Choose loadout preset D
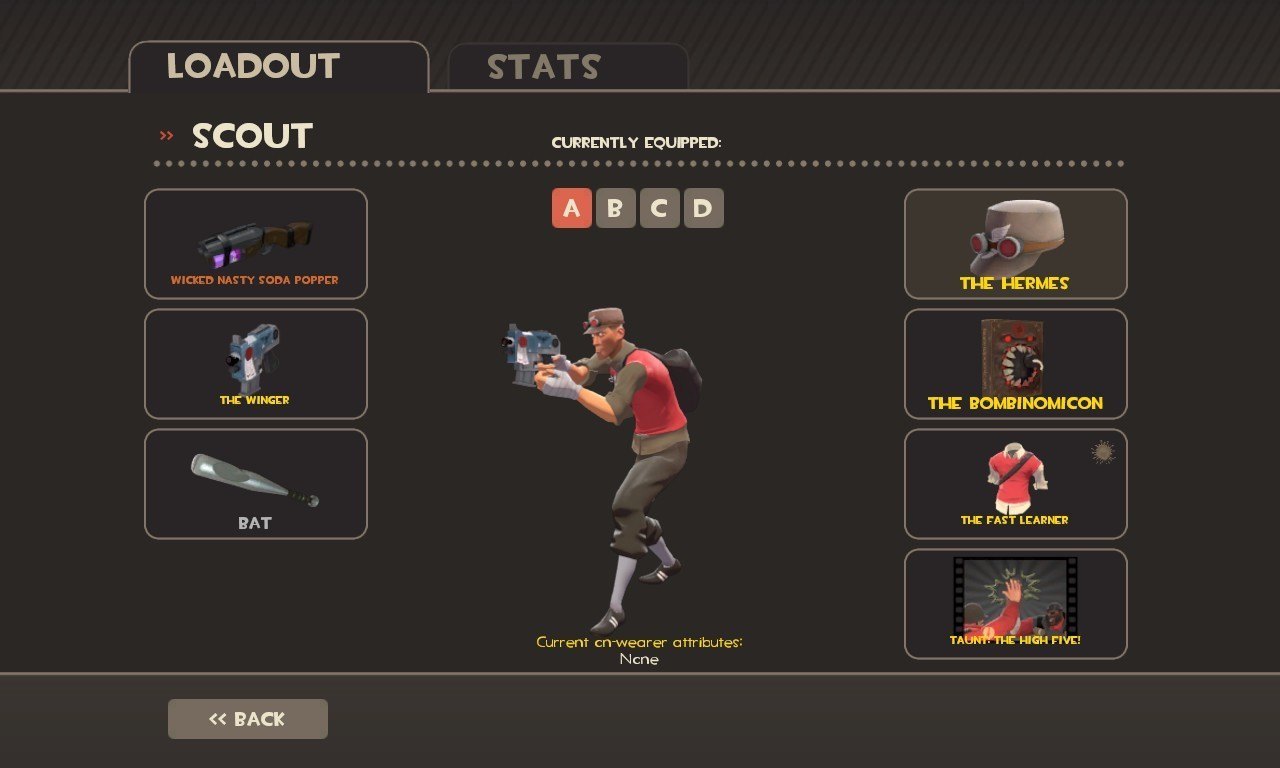This screenshot has width=1280, height=768. pyautogui.click(x=704, y=208)
